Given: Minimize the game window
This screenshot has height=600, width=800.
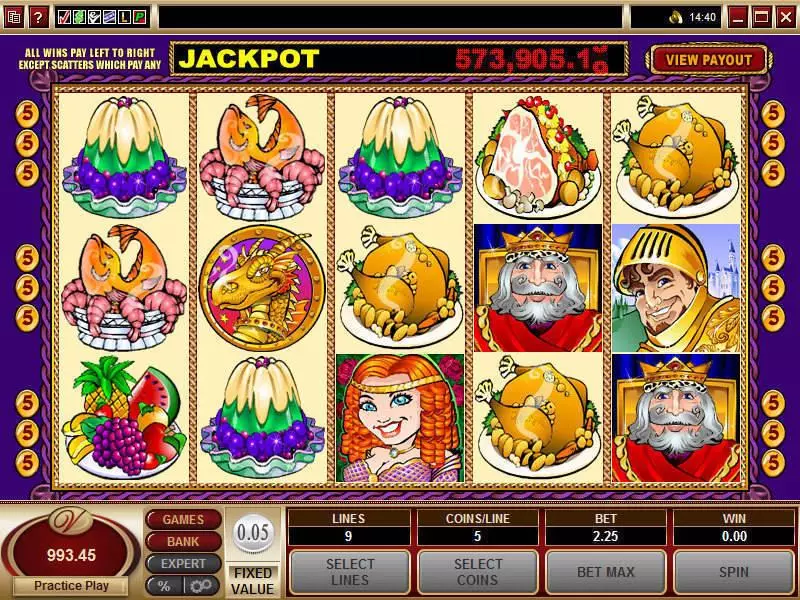Looking at the screenshot, I should click(738, 17).
